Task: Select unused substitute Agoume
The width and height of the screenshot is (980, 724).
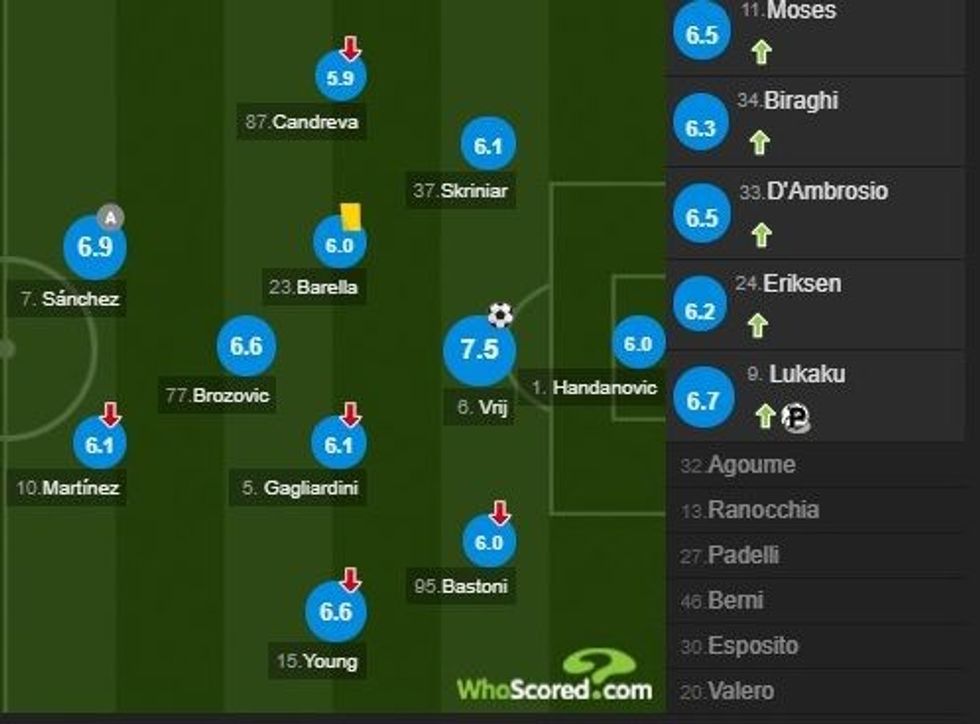Action: pyautogui.click(x=751, y=465)
